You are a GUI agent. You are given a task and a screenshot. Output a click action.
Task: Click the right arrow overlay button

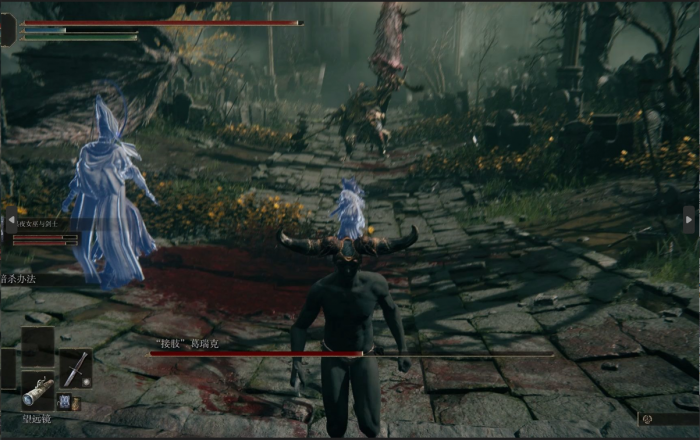(x=688, y=219)
